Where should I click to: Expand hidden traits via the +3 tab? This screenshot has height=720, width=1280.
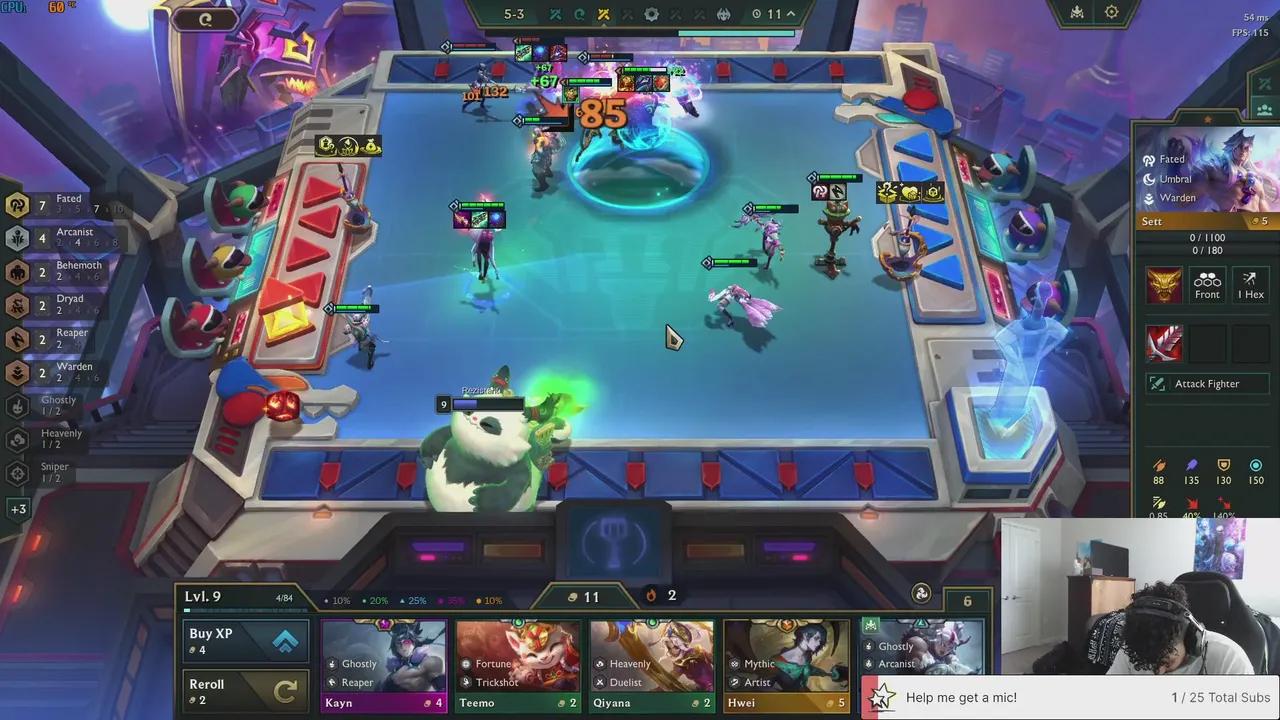coord(16,509)
